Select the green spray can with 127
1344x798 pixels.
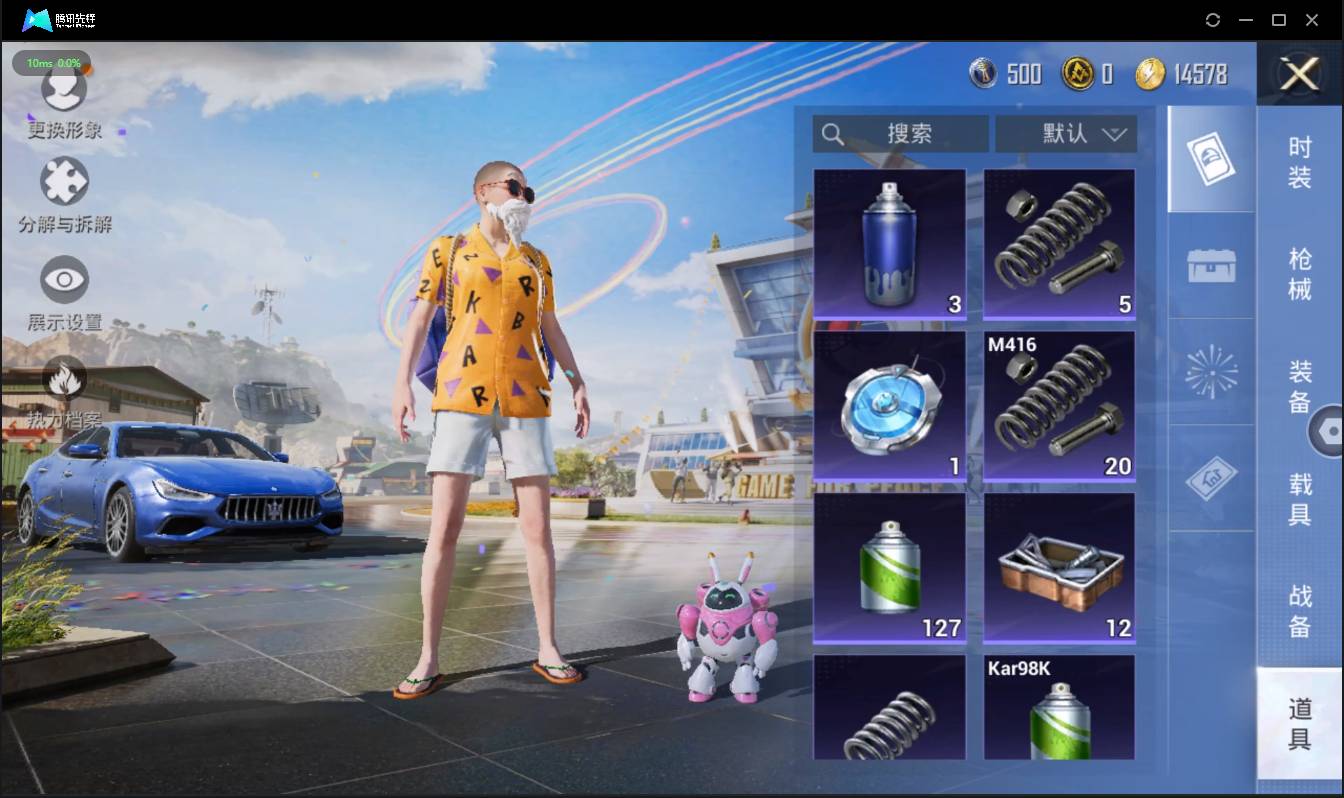click(x=889, y=568)
